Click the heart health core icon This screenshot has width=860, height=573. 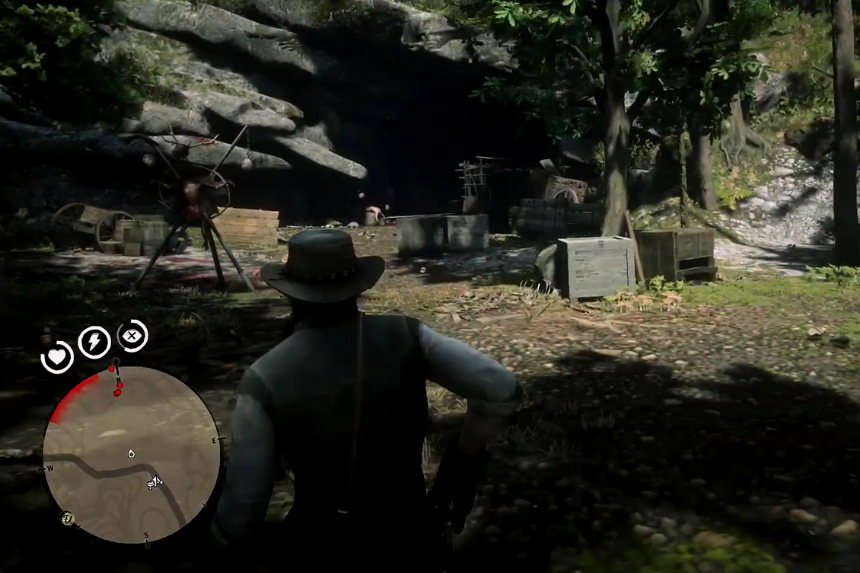[x=57, y=357]
